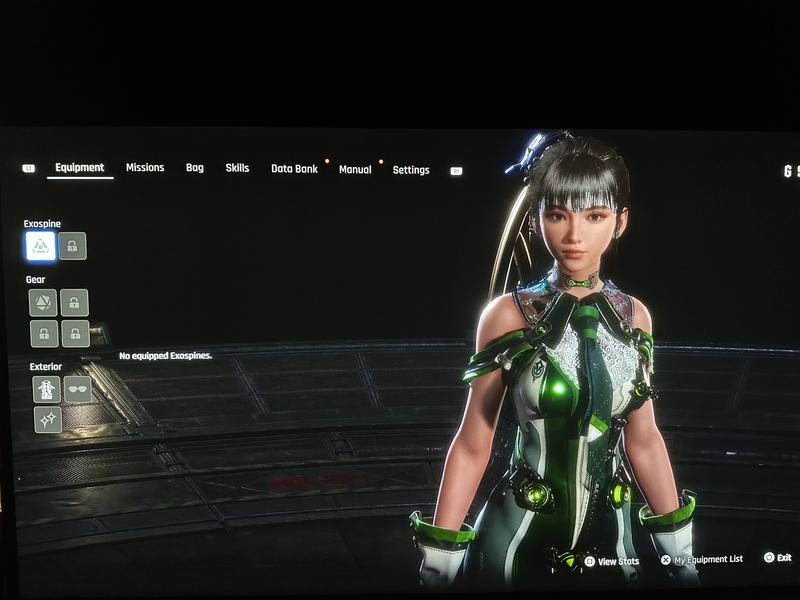
Task: Switch to the Missions tab
Action: [x=145, y=168]
